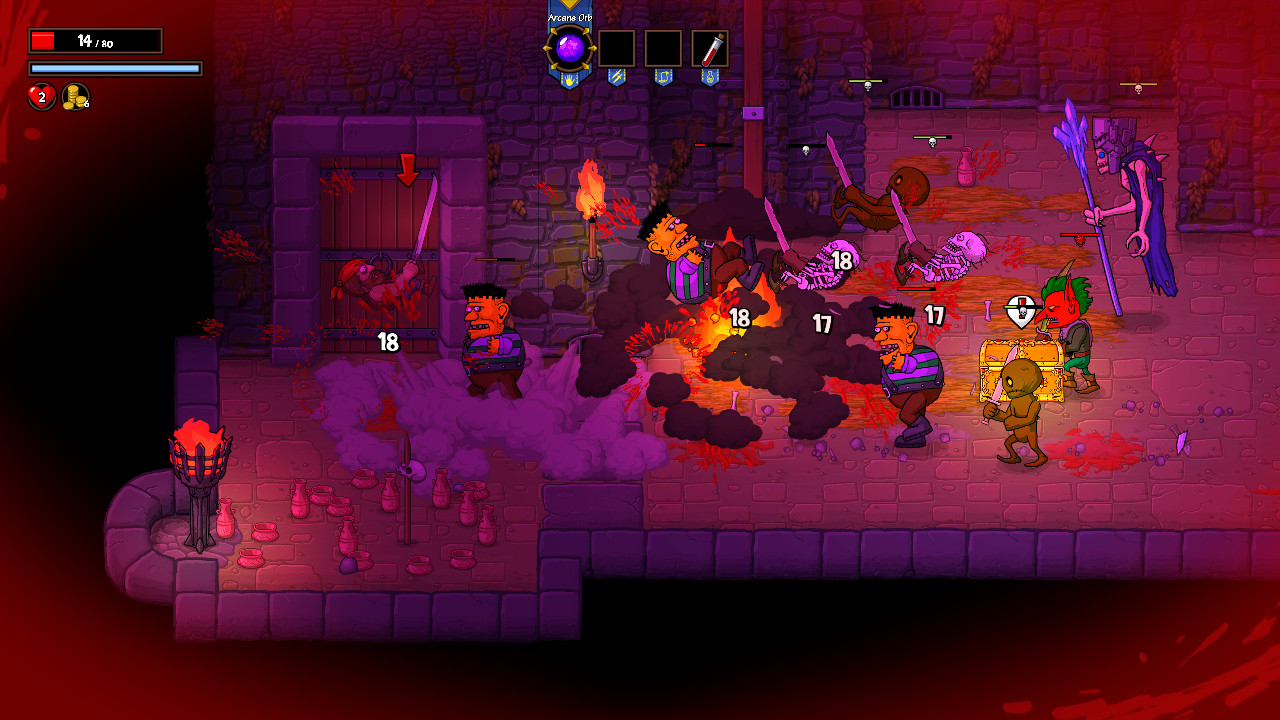Click the red health bar showing 14/80

tap(95, 39)
